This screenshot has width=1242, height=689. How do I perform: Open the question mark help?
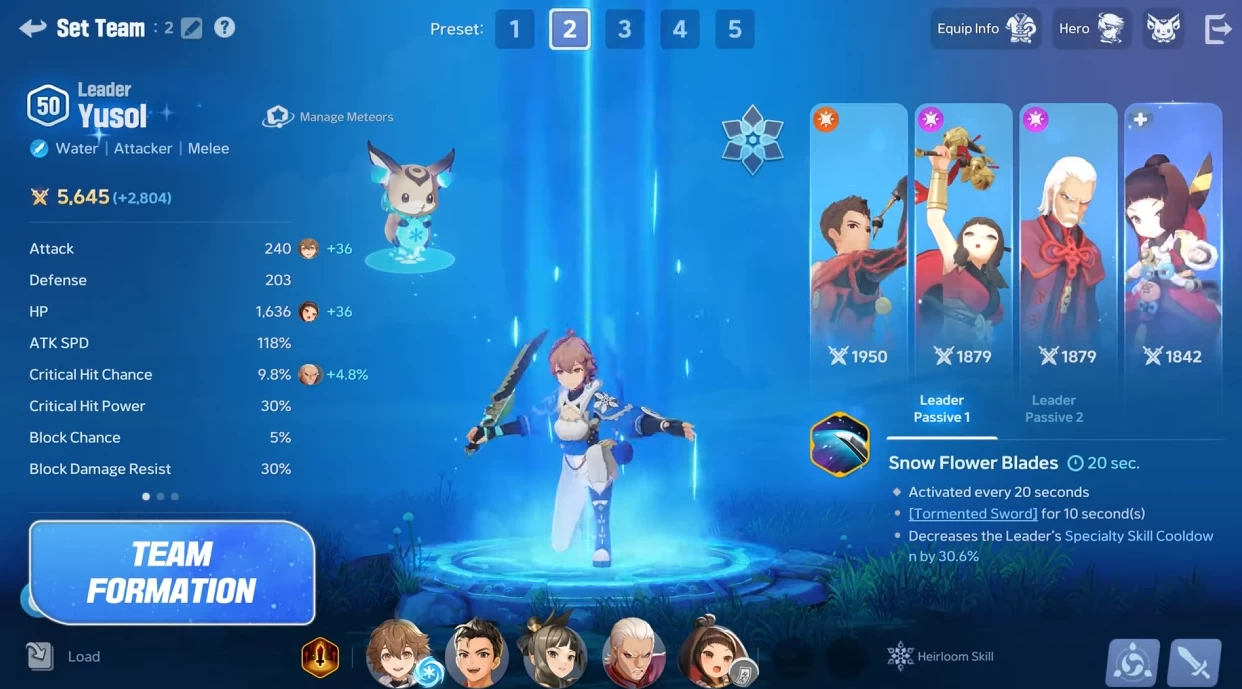[225, 28]
